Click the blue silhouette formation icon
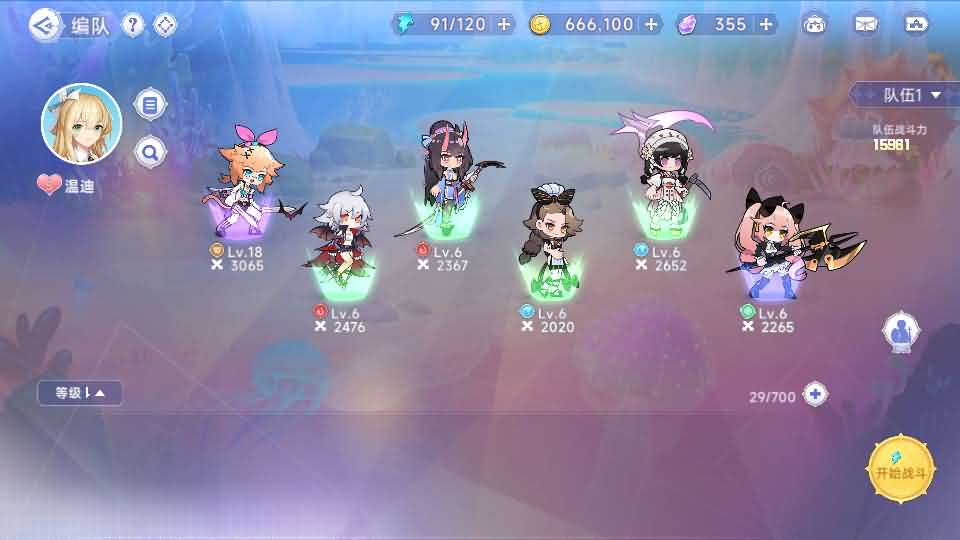 coord(901,333)
